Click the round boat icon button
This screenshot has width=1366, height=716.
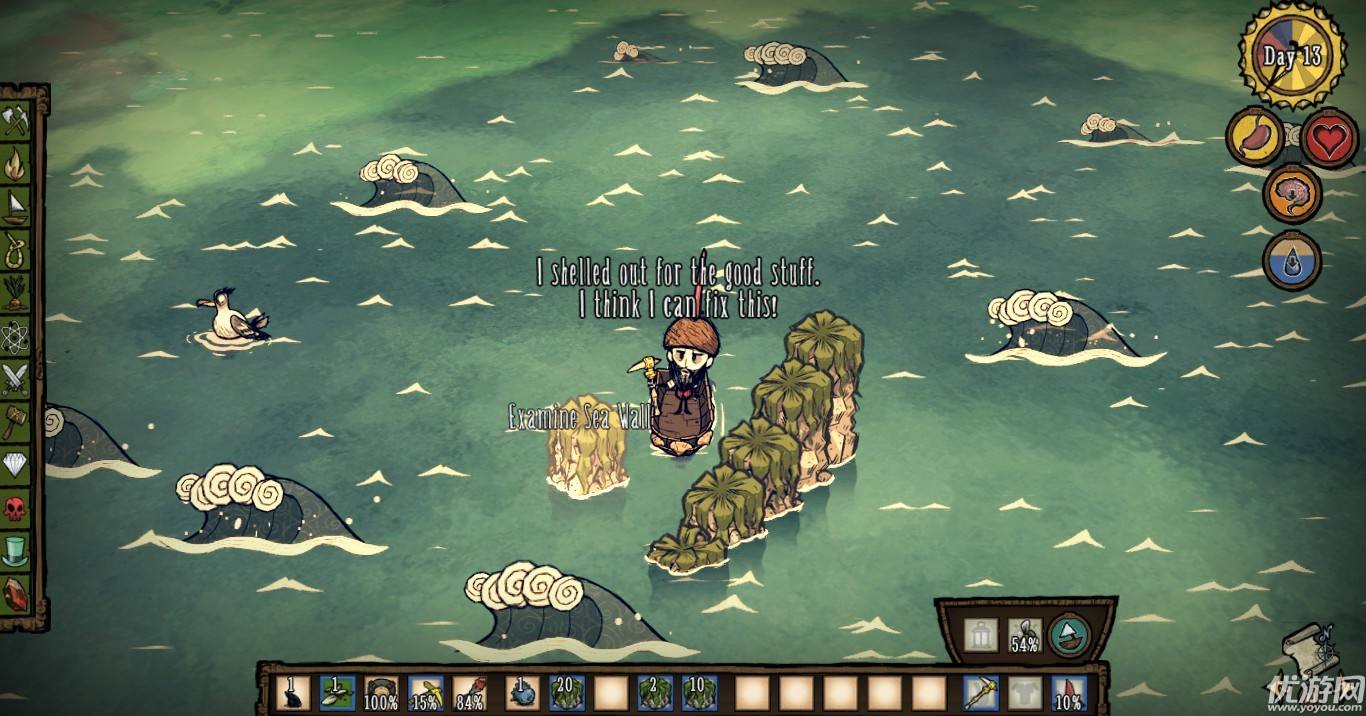pyautogui.click(x=1068, y=636)
